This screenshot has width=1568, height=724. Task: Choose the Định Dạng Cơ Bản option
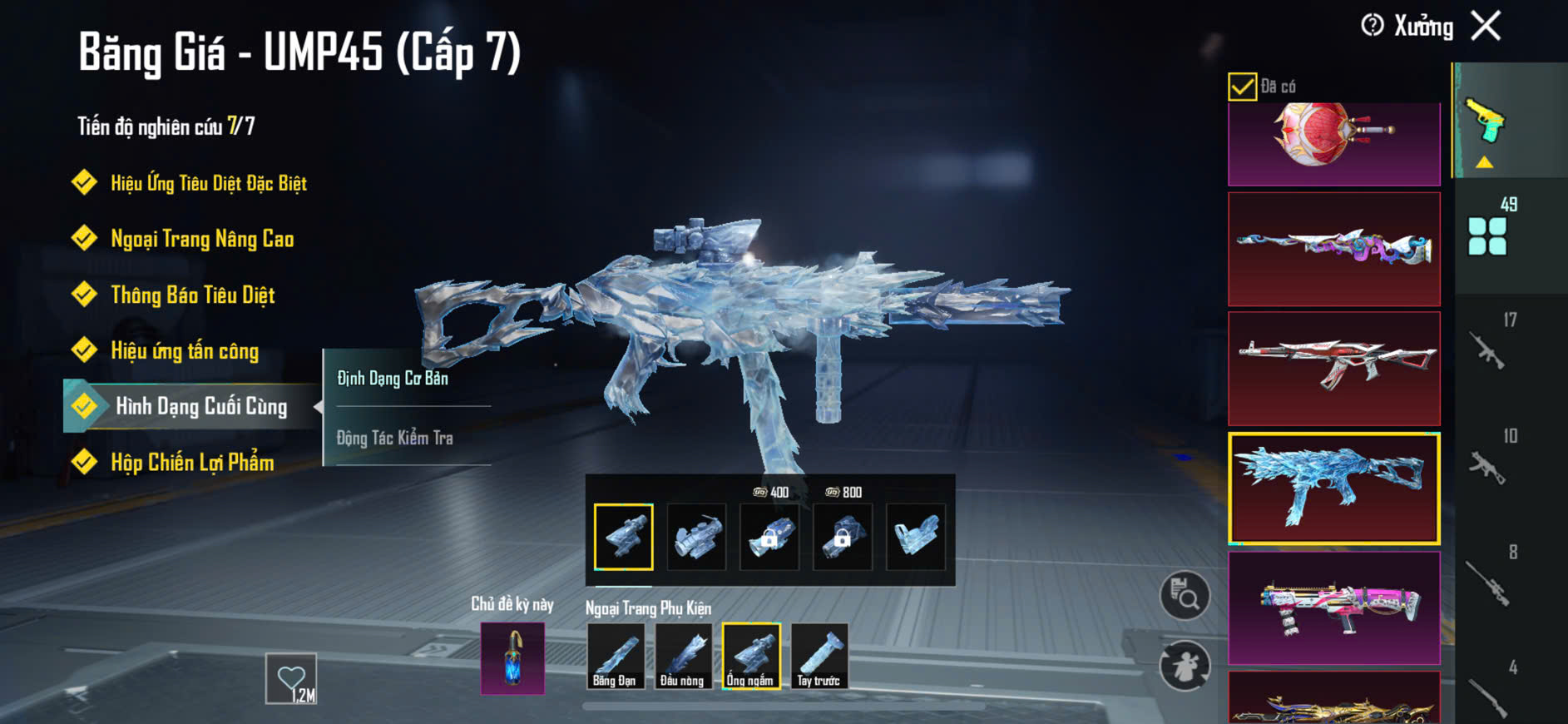393,379
